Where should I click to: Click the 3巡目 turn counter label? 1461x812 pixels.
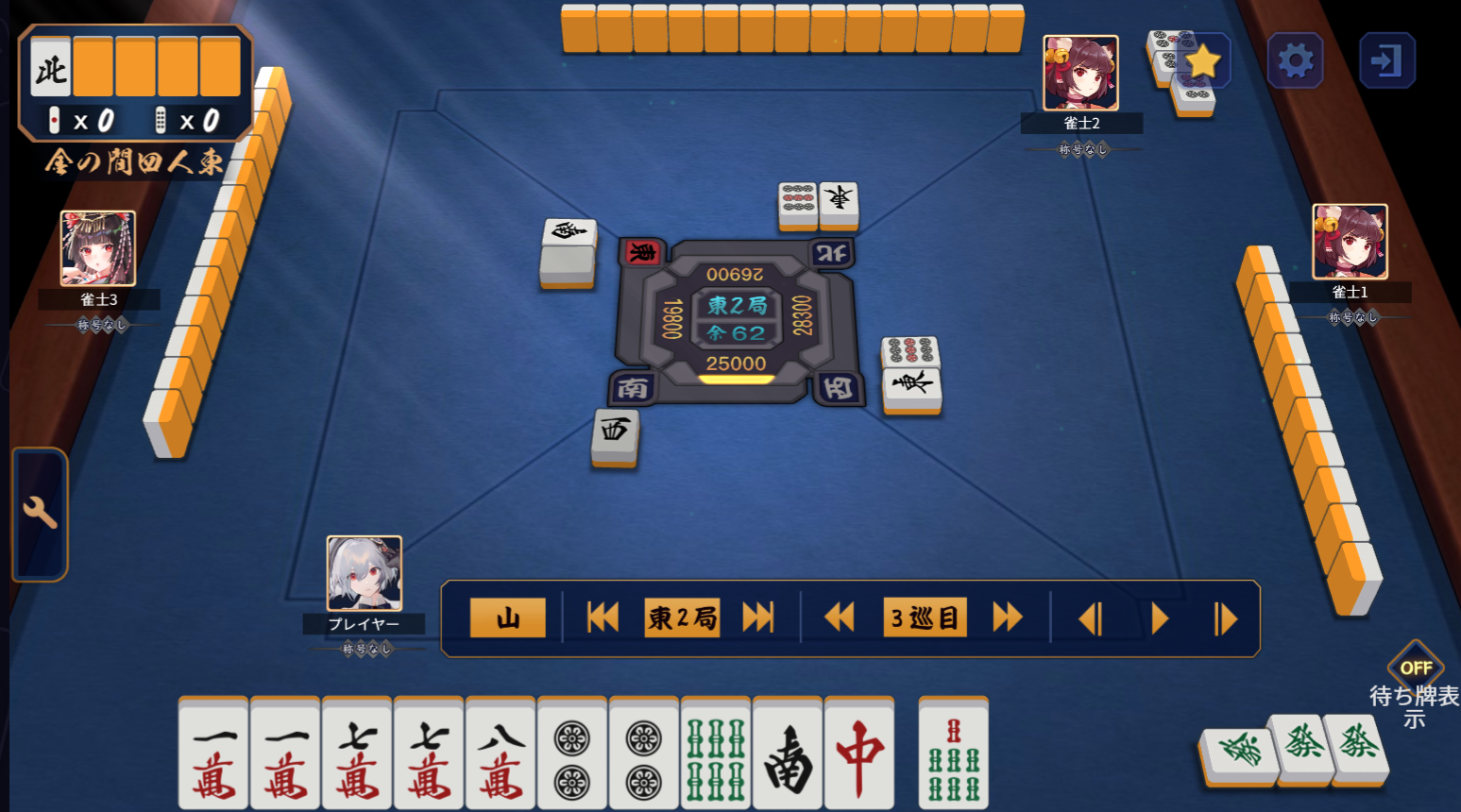tap(924, 617)
